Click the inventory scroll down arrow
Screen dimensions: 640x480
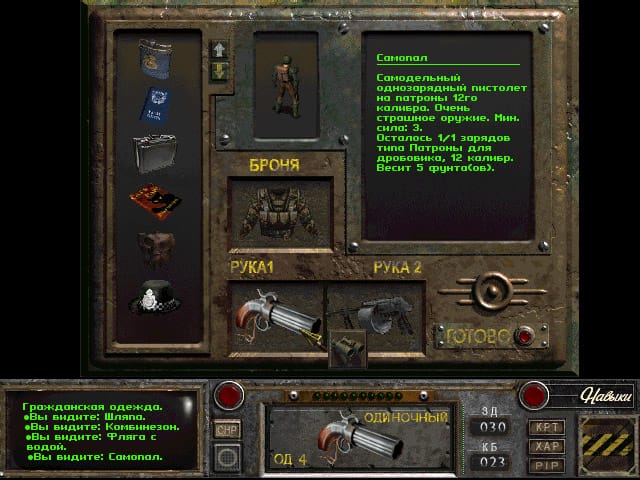[x=220, y=72]
